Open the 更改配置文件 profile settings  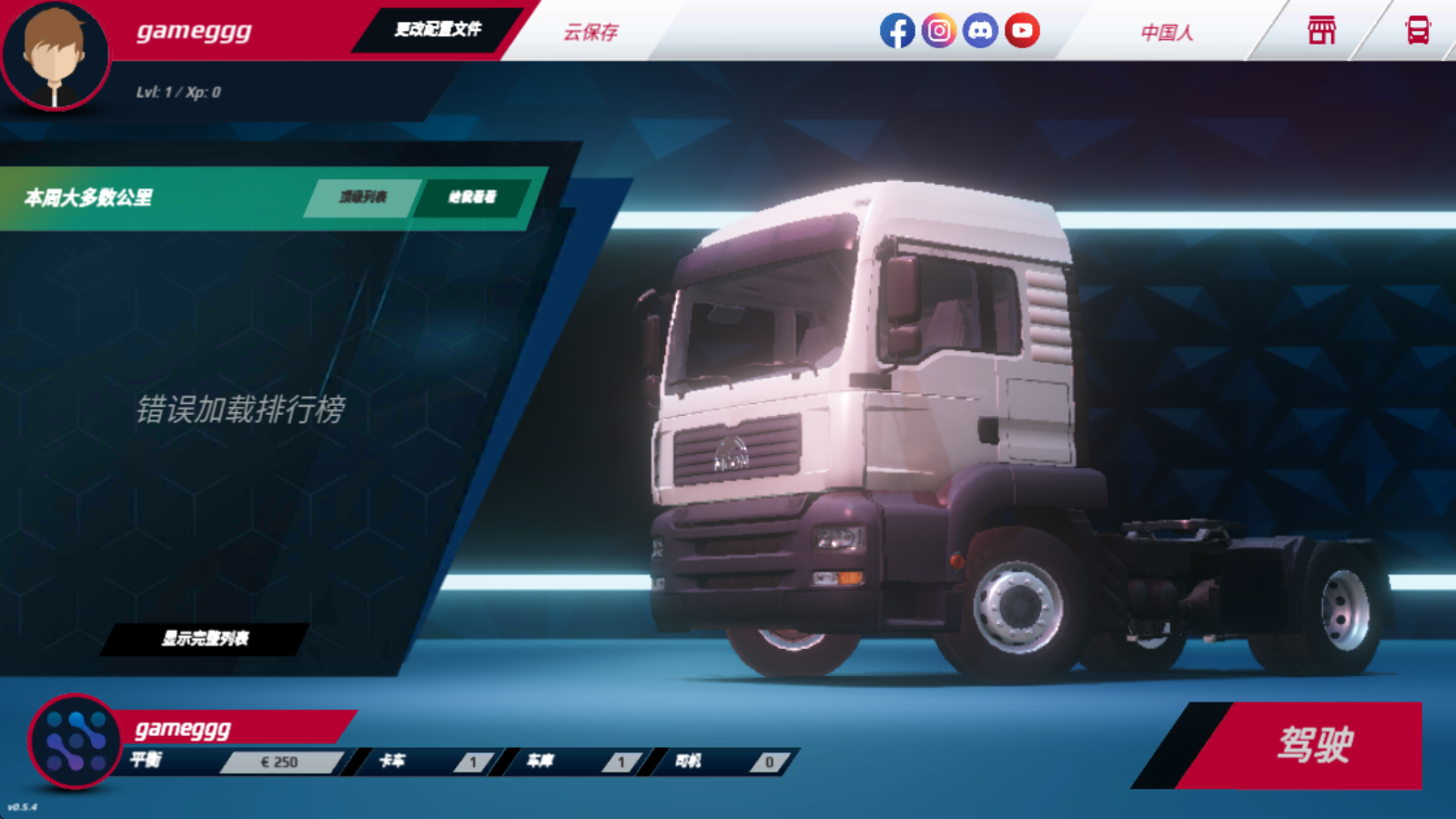click(438, 29)
